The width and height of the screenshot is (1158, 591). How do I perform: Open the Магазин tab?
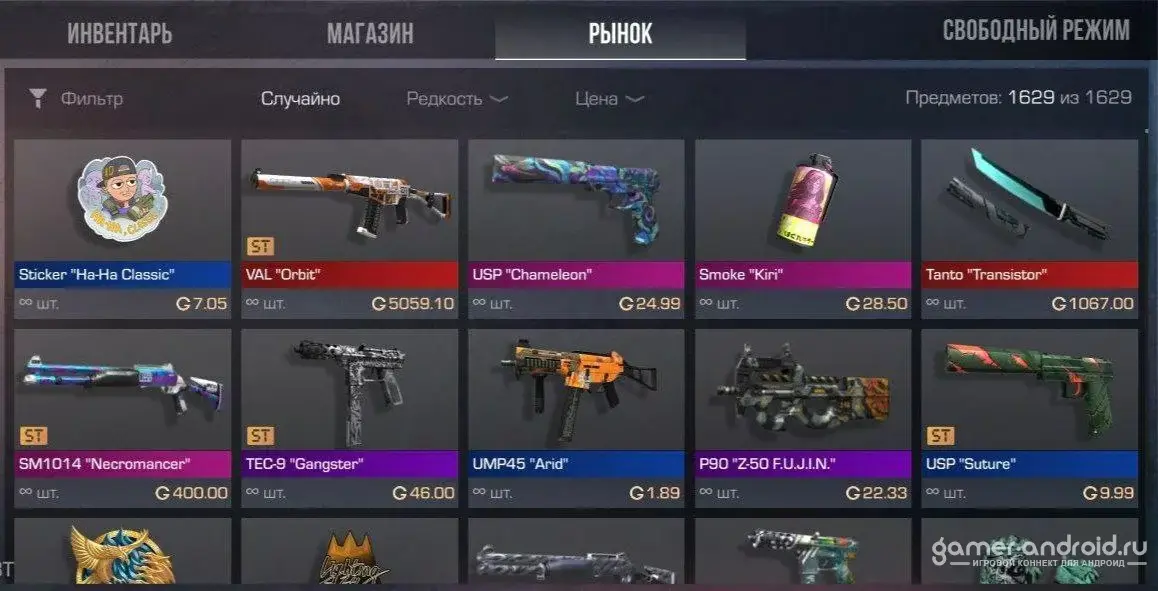tap(370, 33)
